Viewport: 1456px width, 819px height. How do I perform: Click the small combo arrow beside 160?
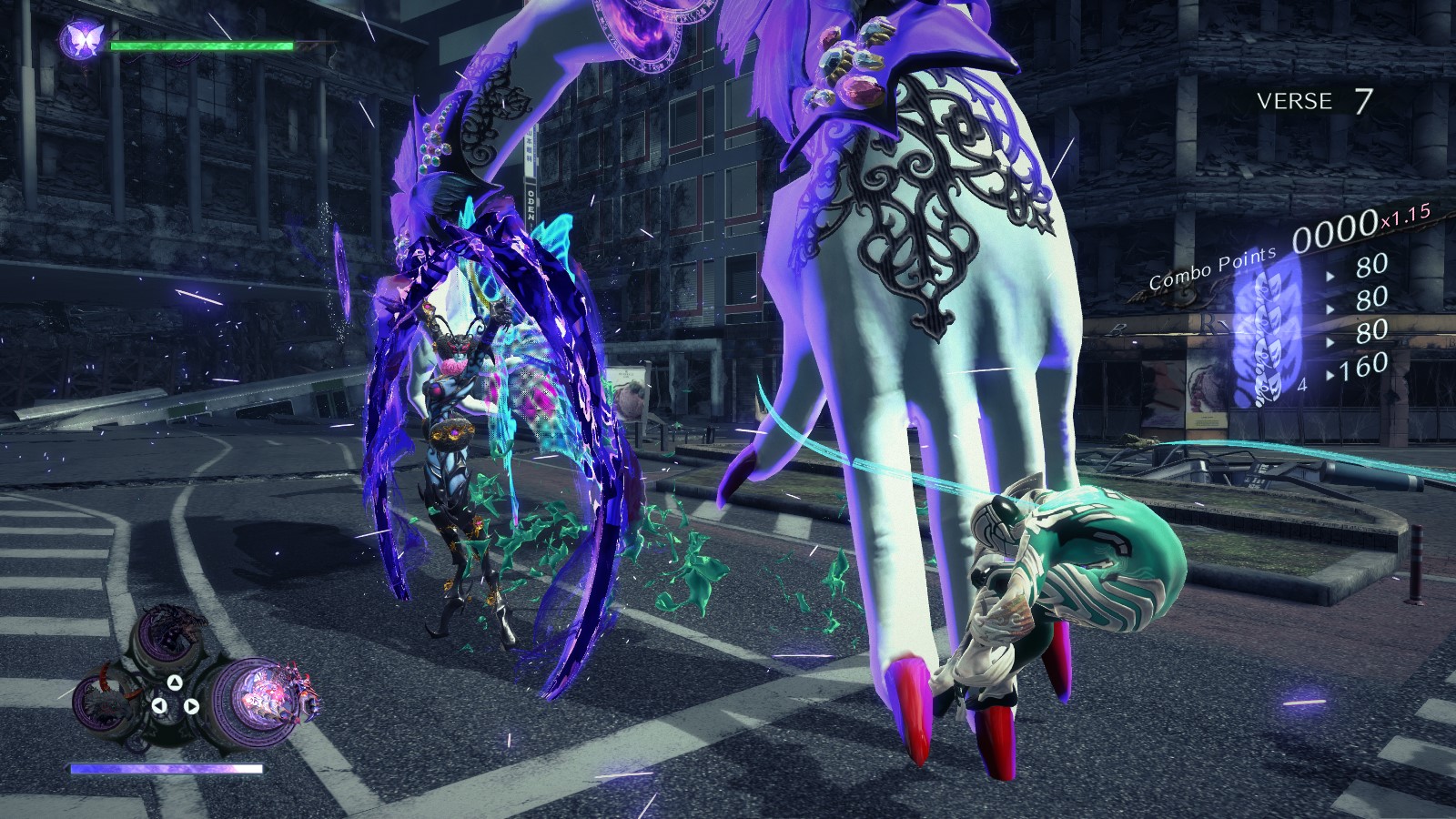coord(1330,374)
